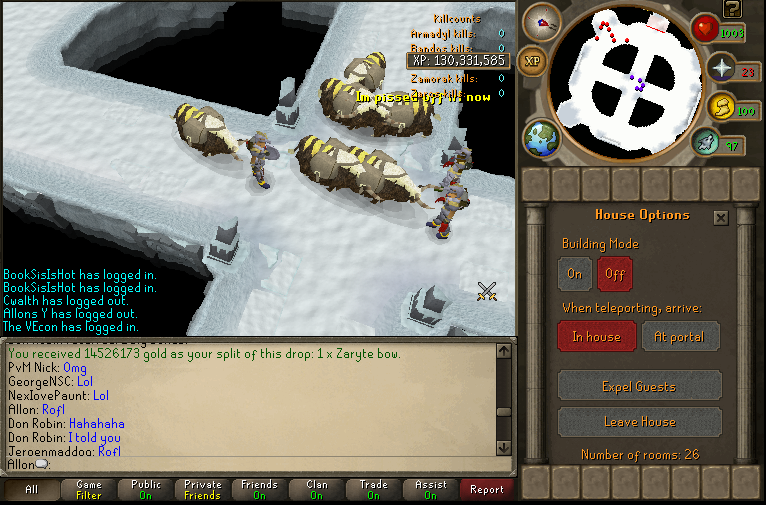Viewport: 766px width, 505px height.
Task: Expel Guests from the house
Action: (x=639, y=386)
